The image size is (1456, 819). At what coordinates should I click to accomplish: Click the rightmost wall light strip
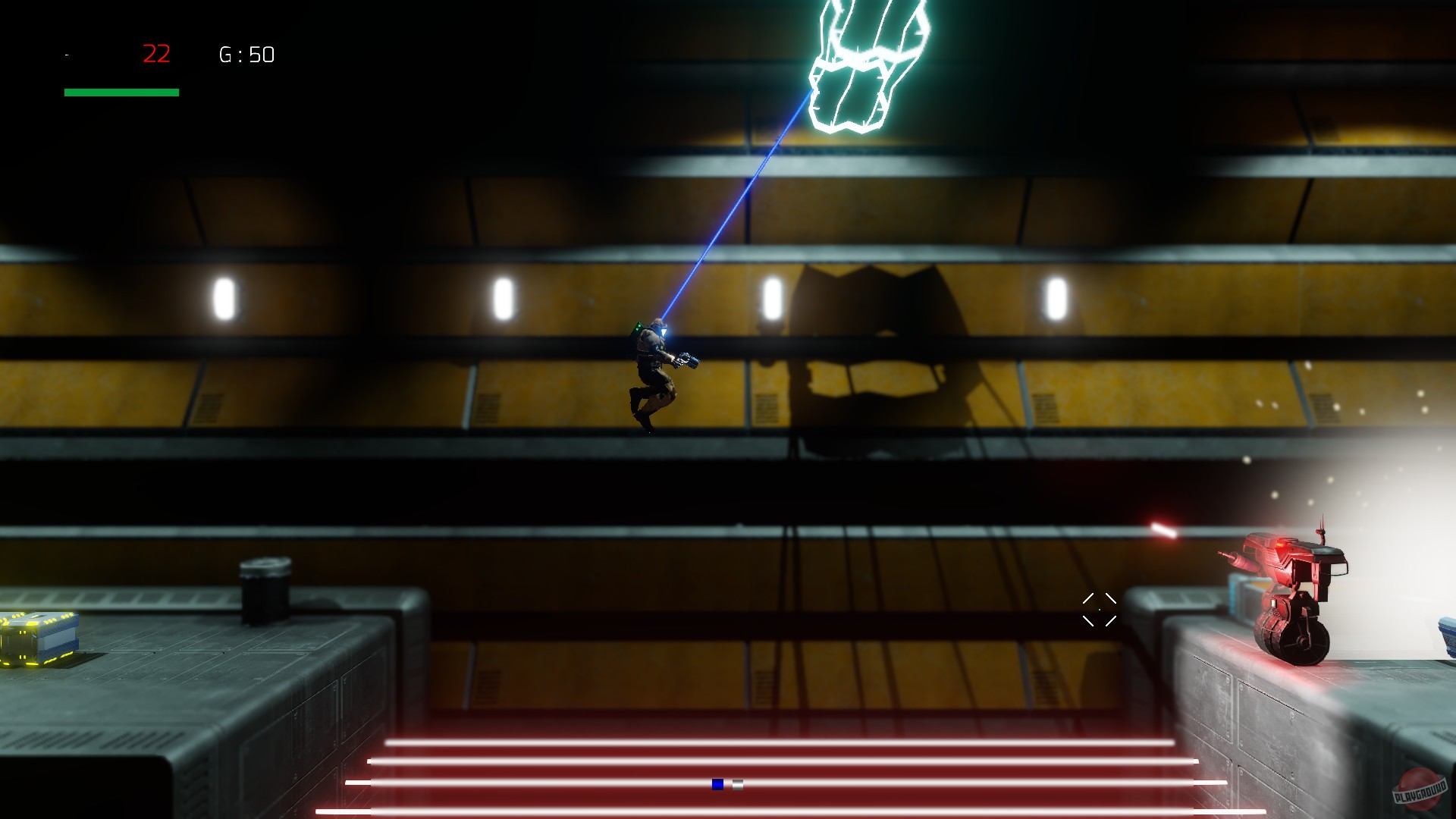(1056, 296)
